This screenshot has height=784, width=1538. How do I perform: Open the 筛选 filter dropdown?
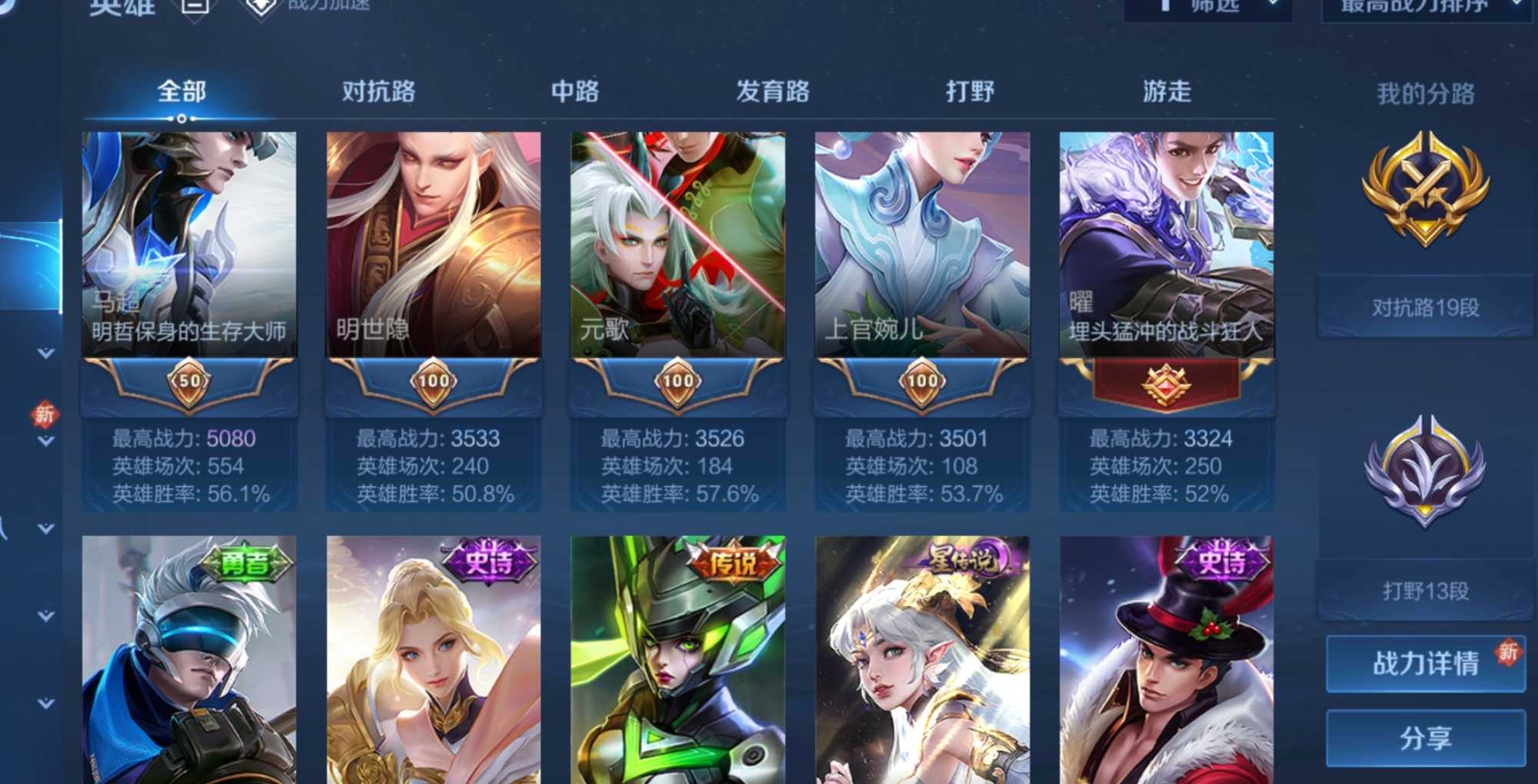(x=1209, y=6)
